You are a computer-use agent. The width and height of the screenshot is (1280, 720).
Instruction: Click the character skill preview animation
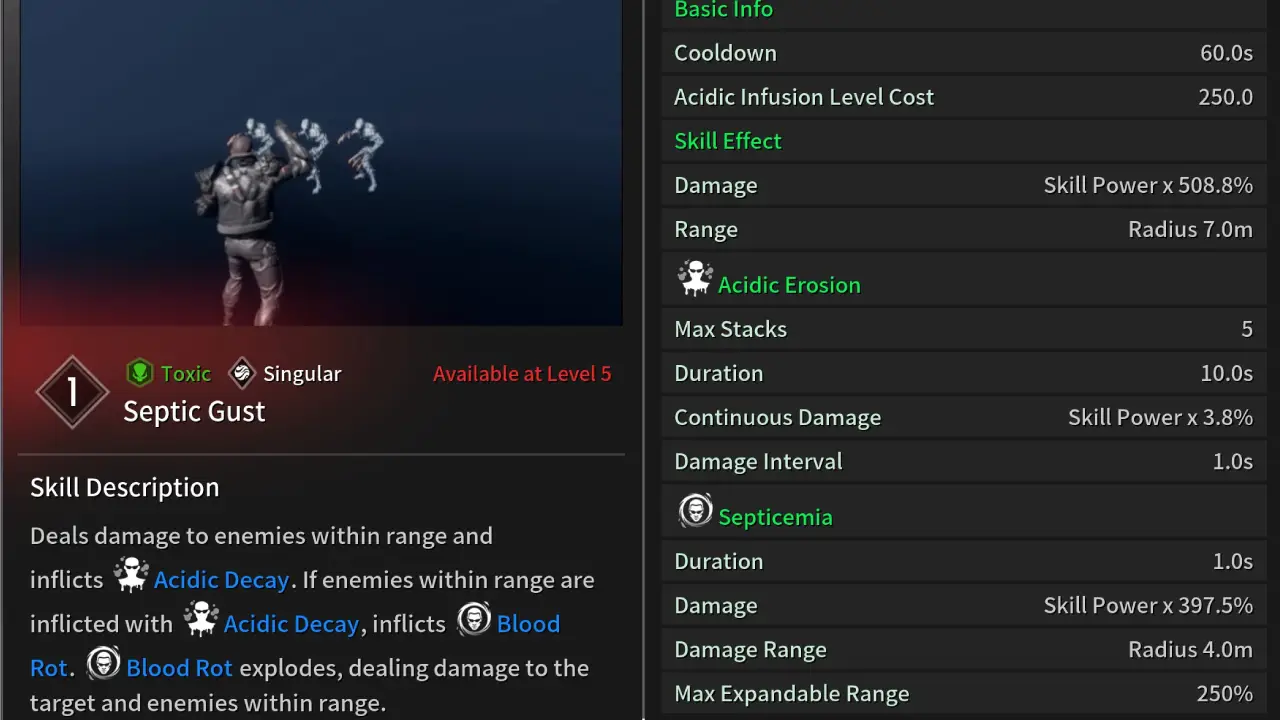(320, 163)
